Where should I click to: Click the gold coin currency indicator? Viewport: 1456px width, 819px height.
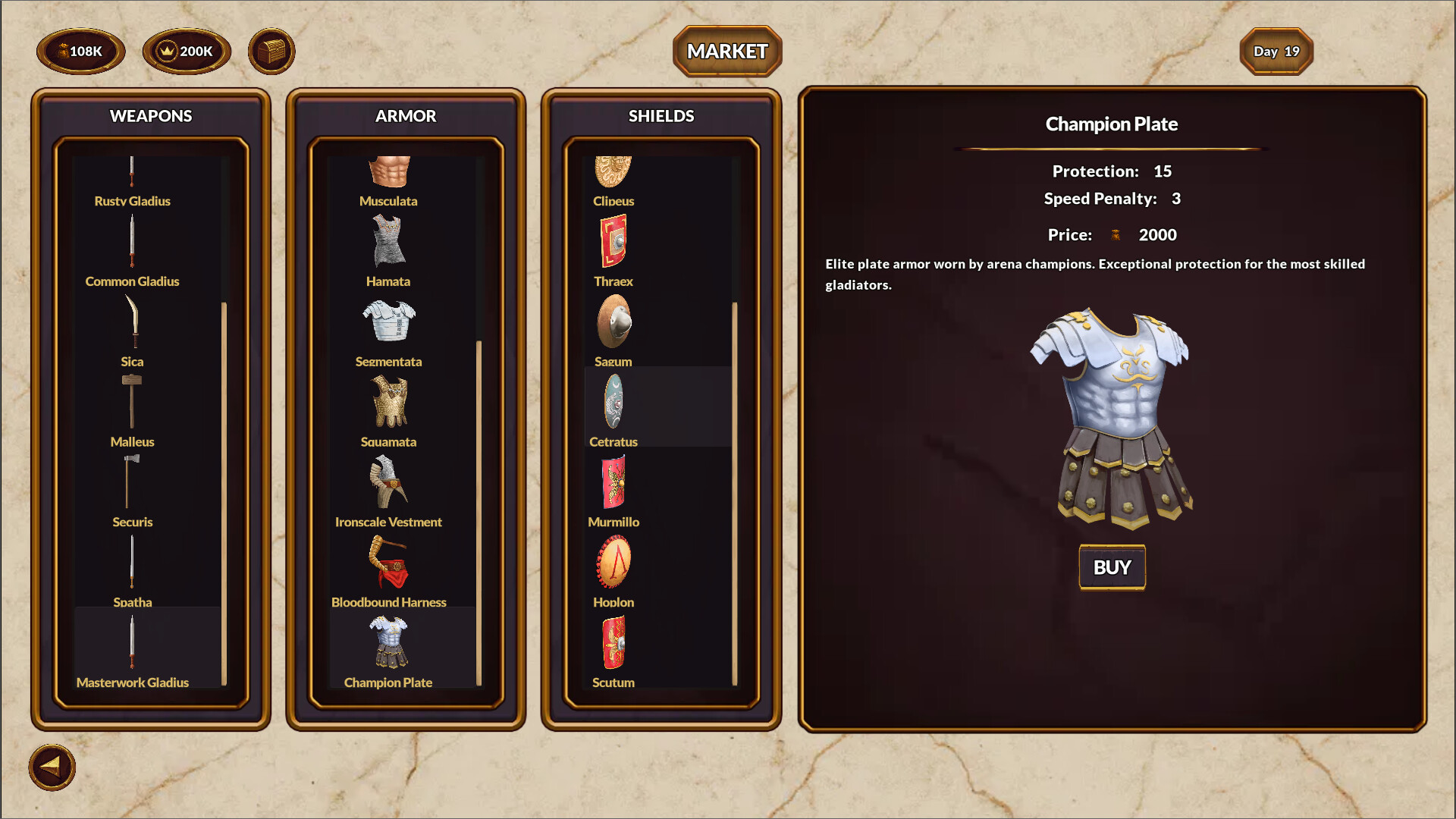point(80,51)
